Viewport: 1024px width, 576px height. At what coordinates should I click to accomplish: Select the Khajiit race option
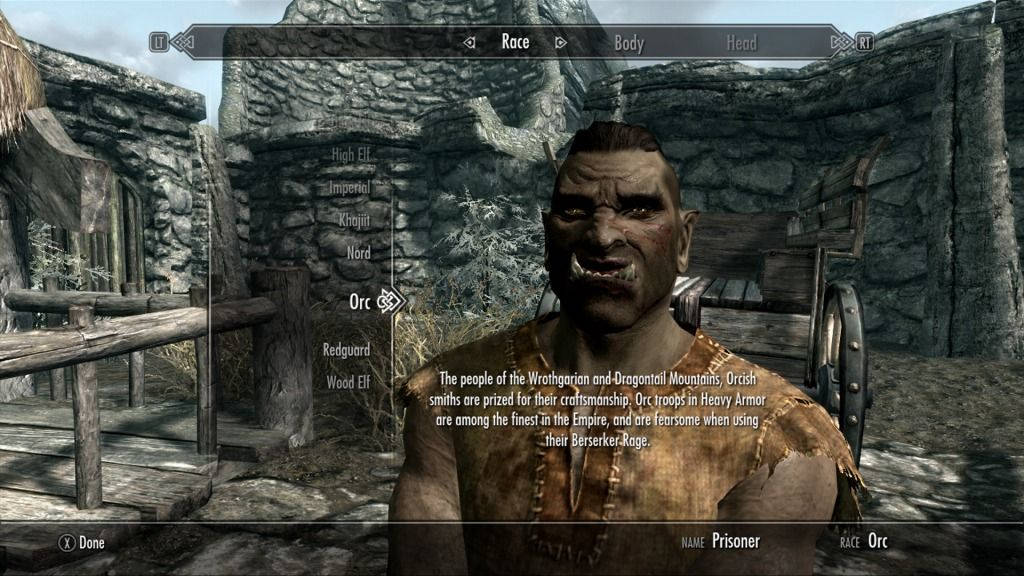click(x=354, y=220)
